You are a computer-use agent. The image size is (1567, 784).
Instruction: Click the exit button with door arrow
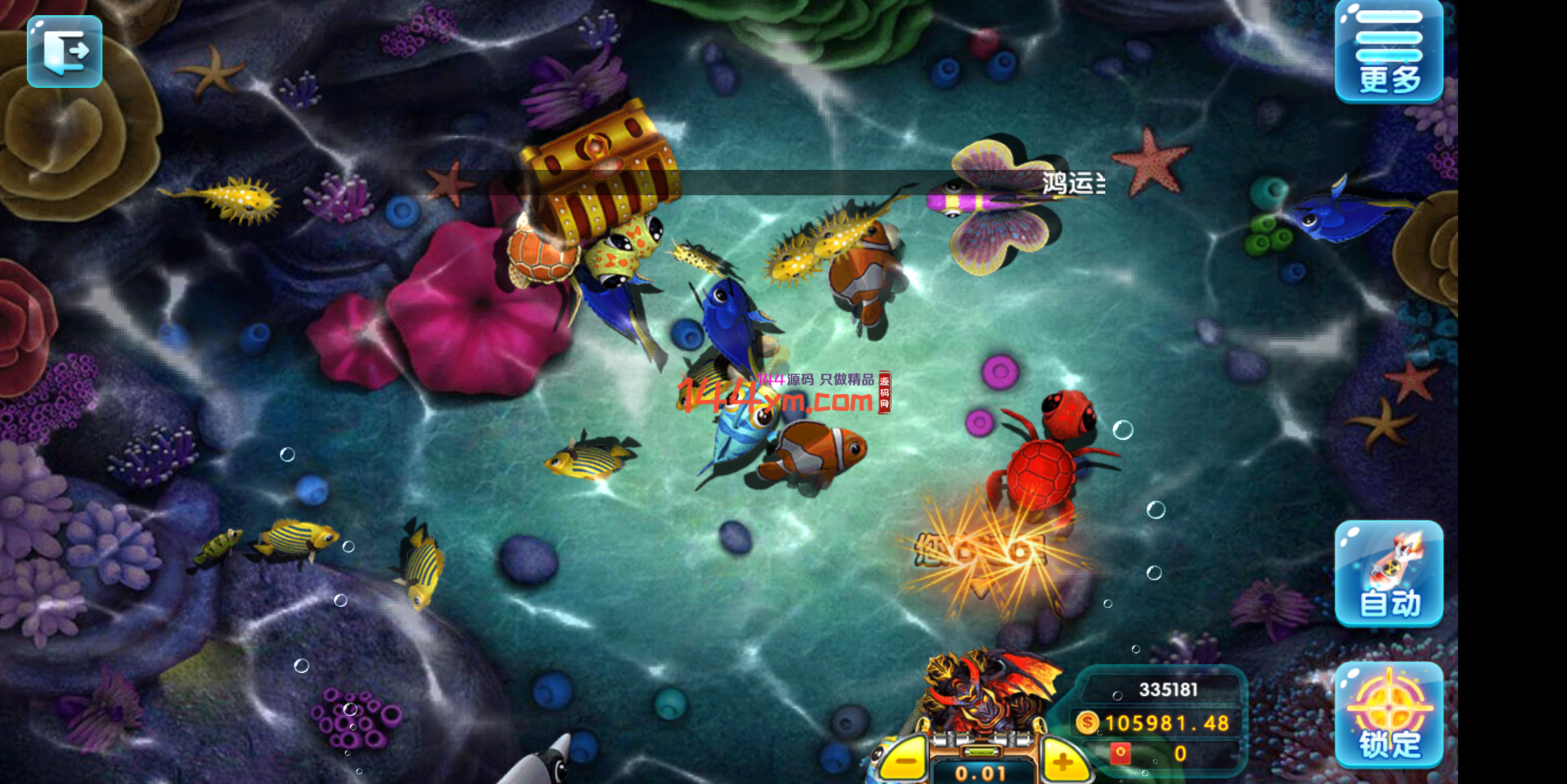(x=65, y=51)
